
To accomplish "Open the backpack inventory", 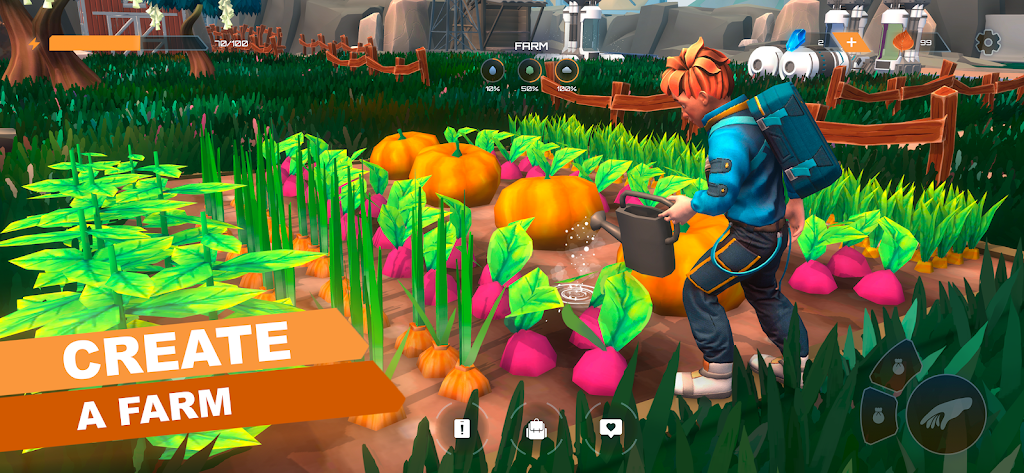I will point(536,430).
